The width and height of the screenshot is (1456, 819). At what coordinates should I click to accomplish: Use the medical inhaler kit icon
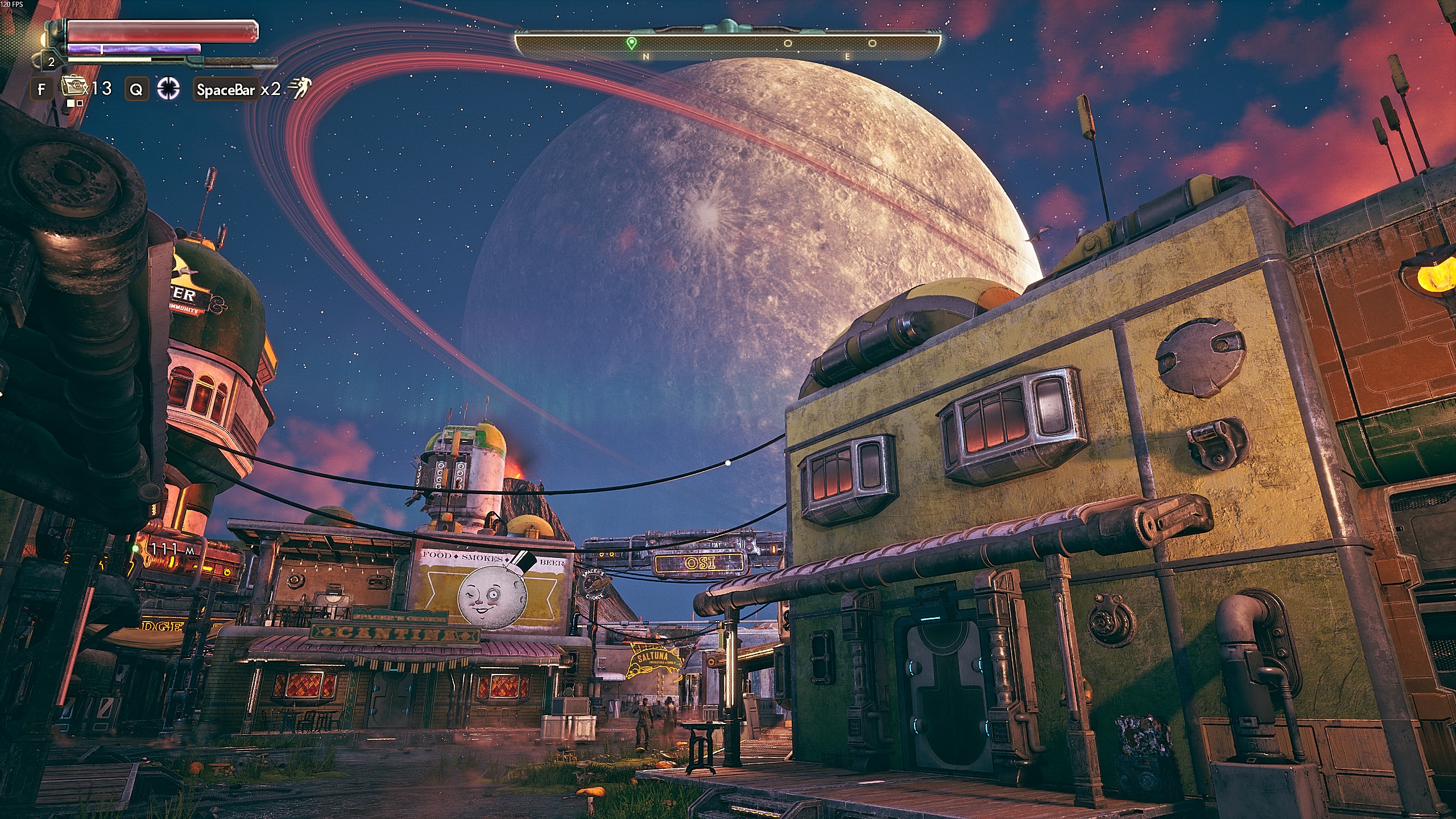72,87
